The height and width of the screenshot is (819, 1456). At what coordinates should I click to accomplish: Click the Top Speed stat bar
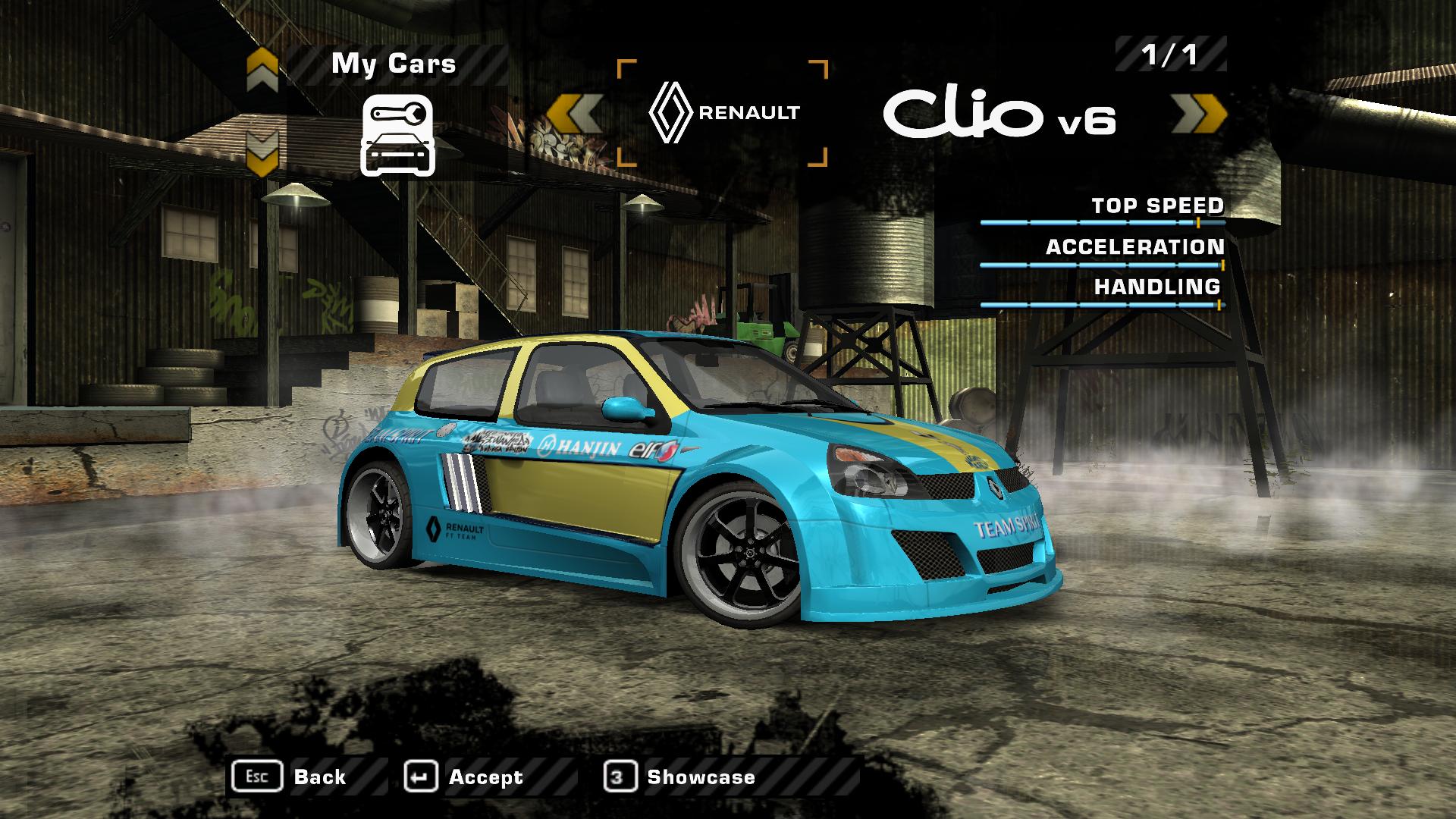(x=1103, y=223)
